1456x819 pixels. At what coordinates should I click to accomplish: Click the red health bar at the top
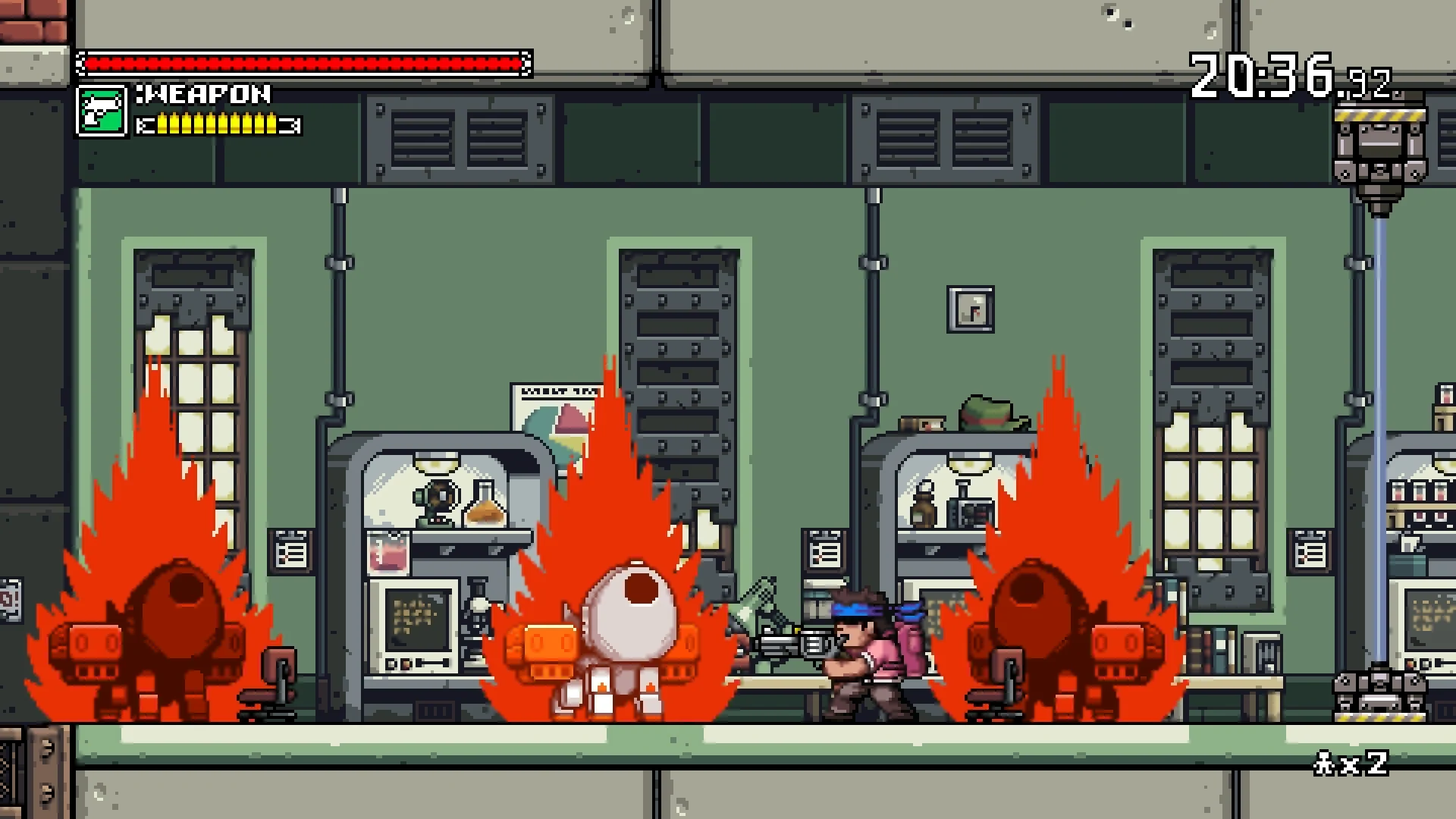tap(303, 61)
